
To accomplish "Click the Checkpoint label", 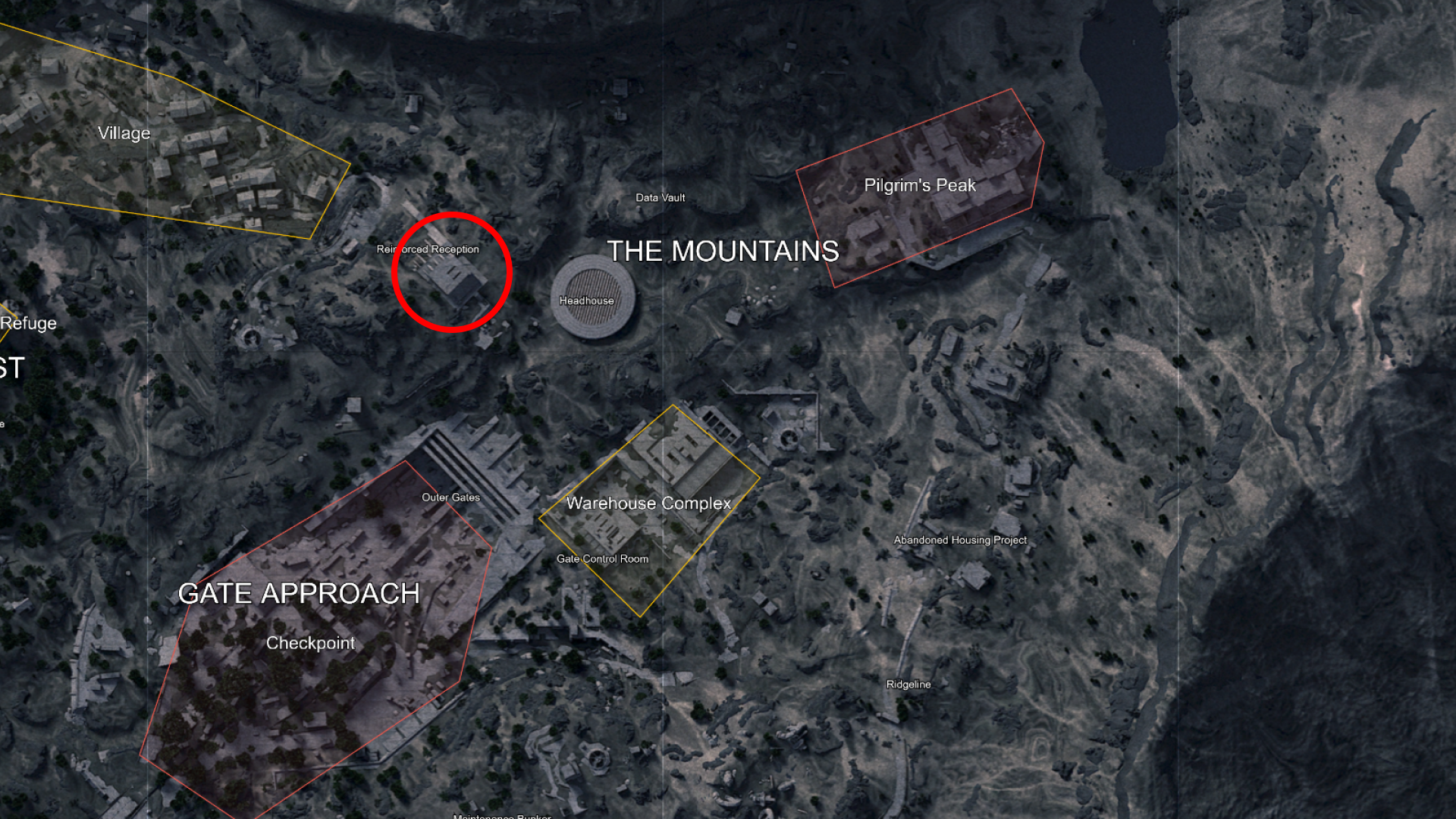I will [312, 642].
